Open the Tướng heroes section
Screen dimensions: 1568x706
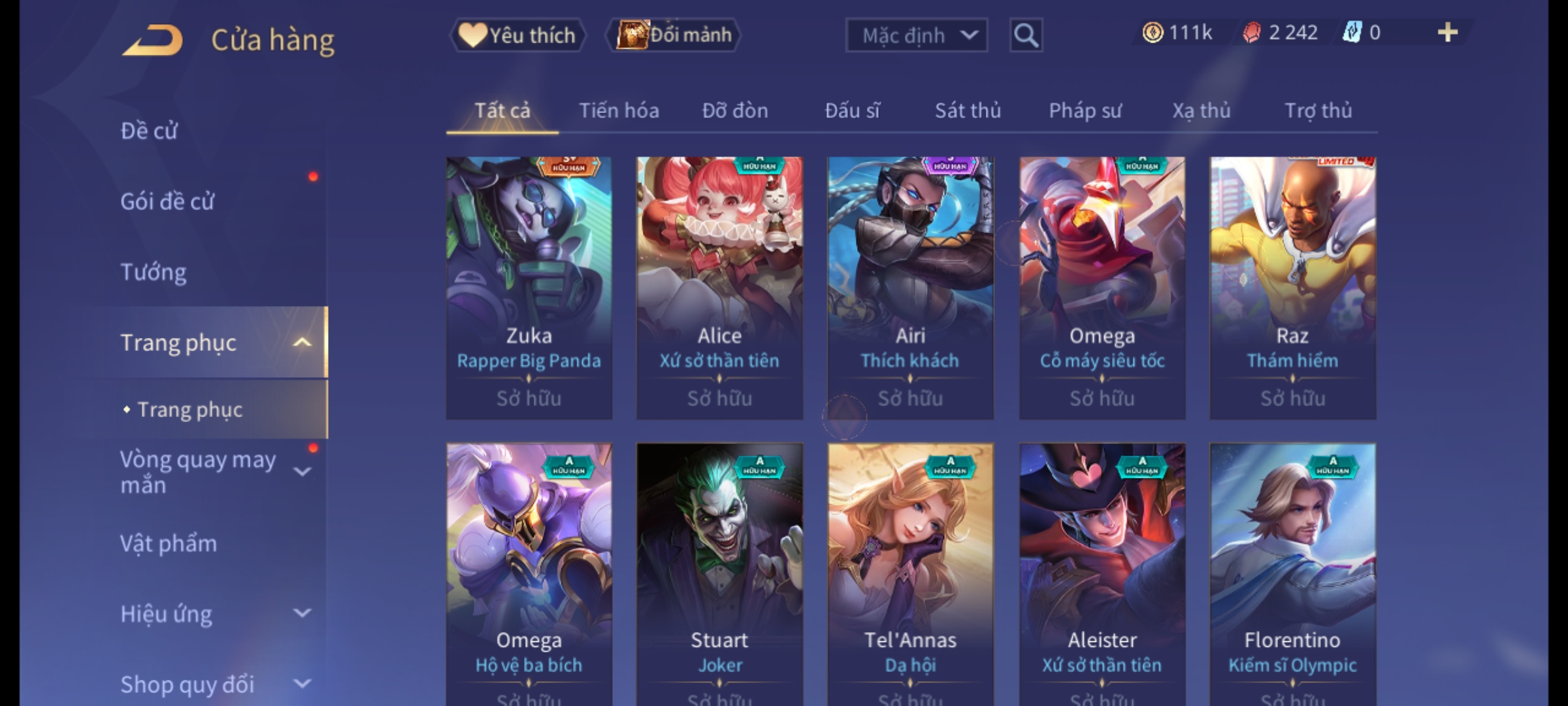[154, 272]
